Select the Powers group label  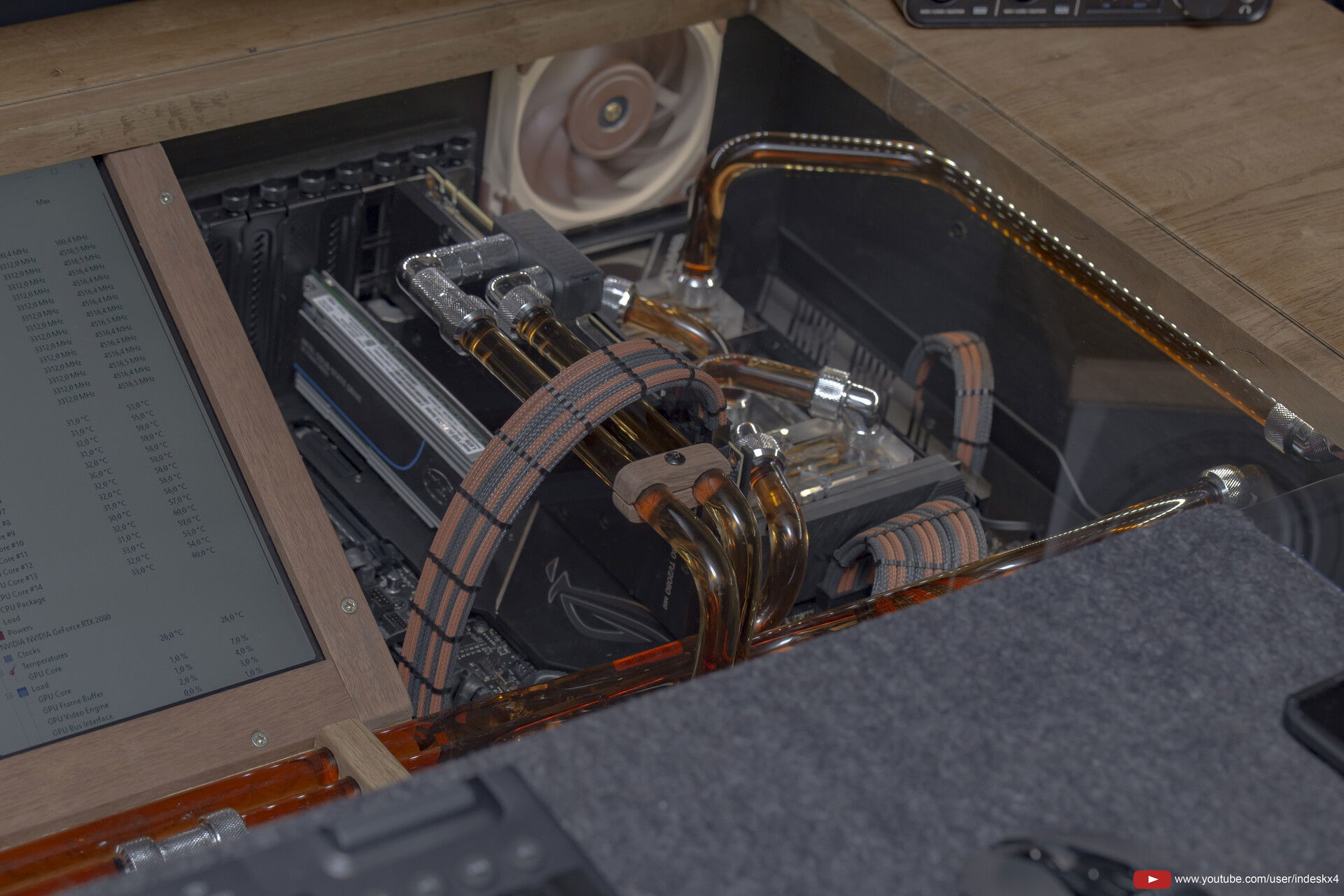tap(20, 631)
